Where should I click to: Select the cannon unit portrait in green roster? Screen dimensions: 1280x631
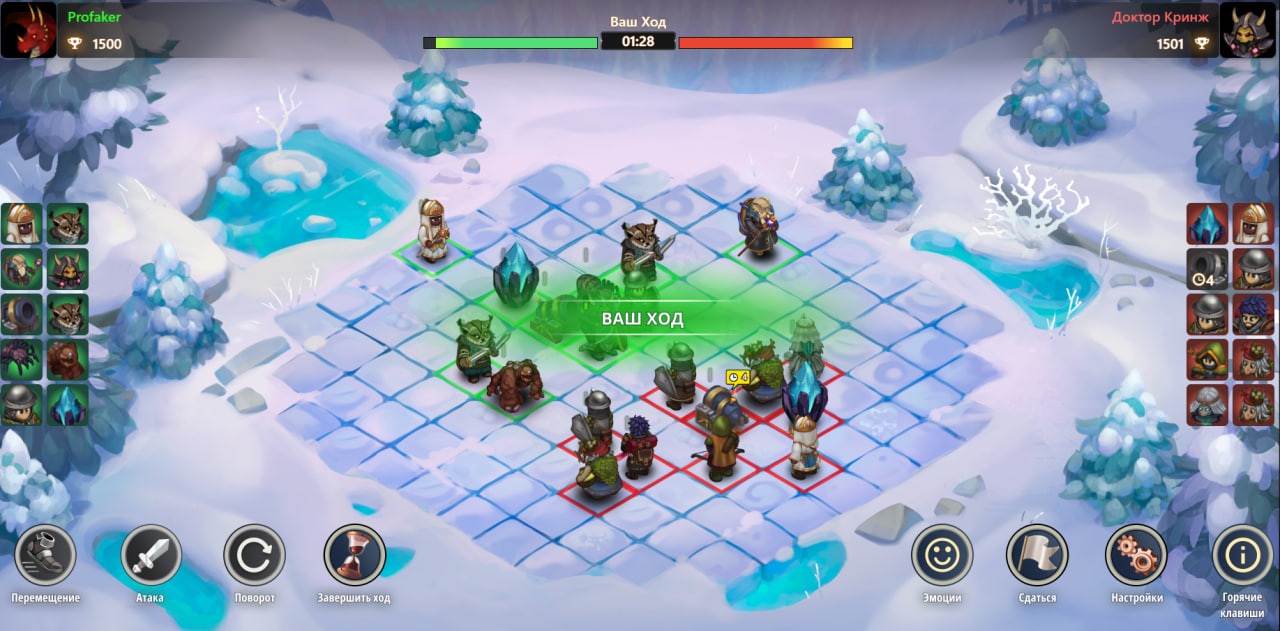point(21,314)
